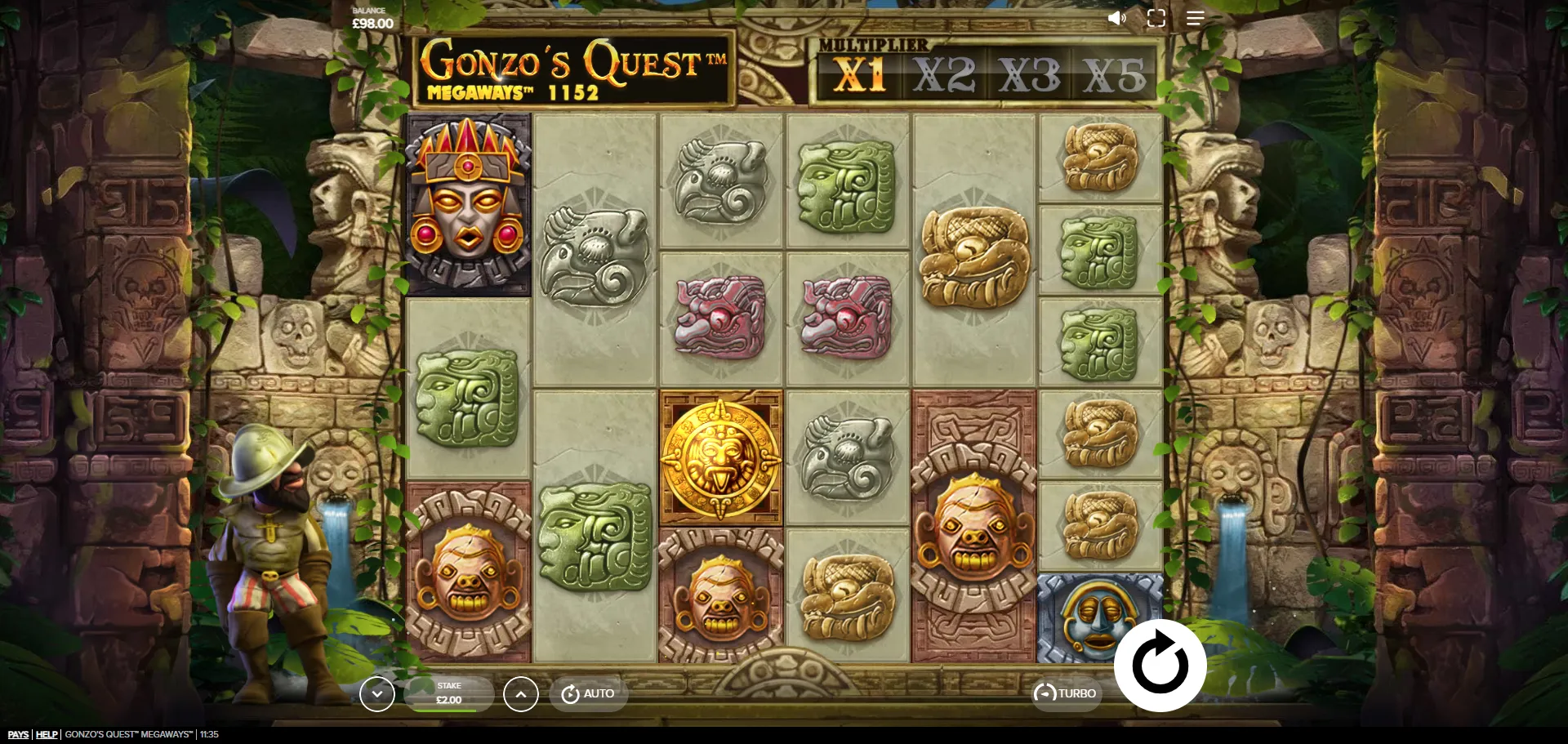Increase the stake with the up arrow
Image resolution: width=1568 pixels, height=744 pixels.
tap(521, 694)
